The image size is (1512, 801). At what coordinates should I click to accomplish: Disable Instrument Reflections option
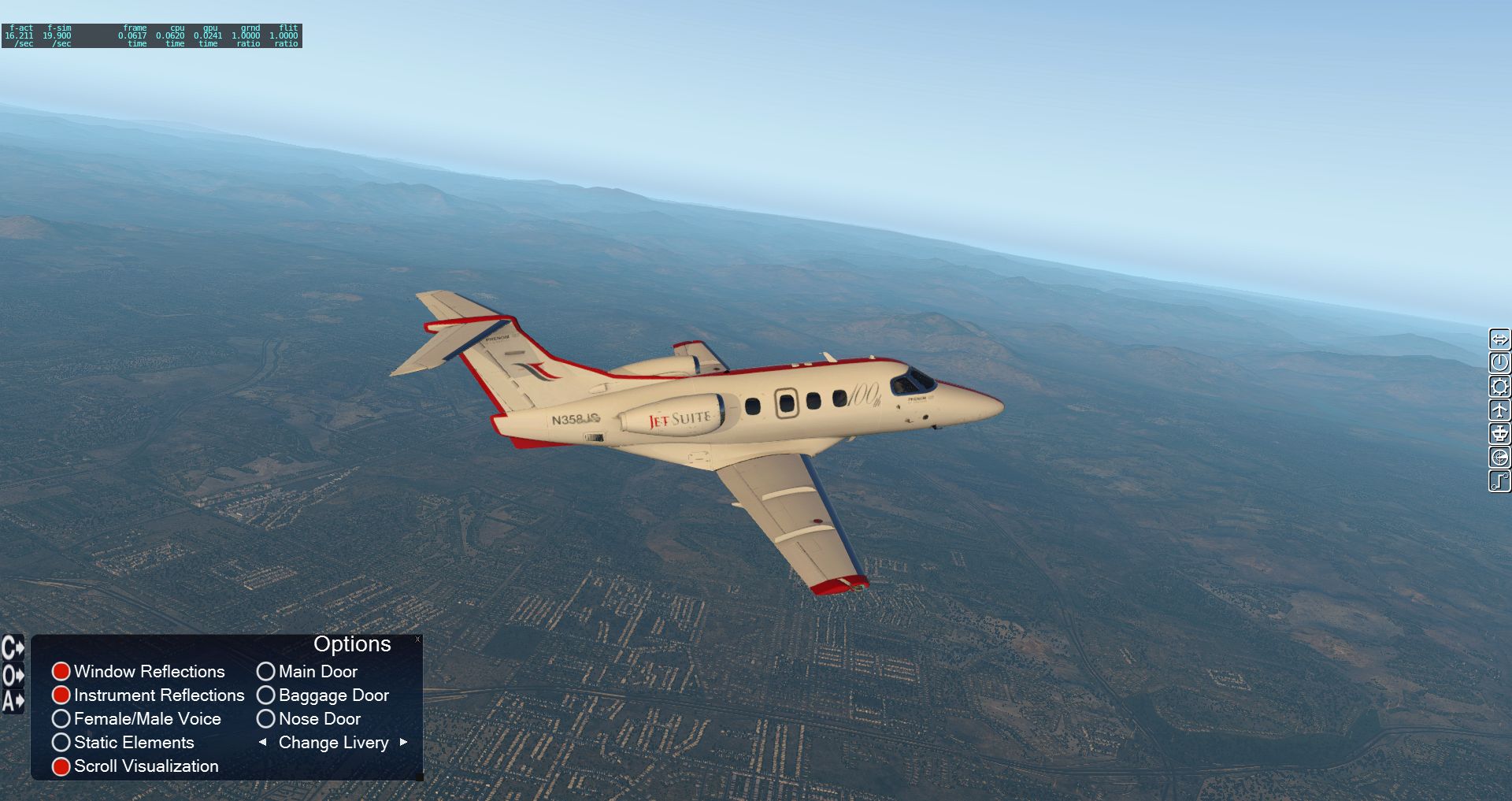[61, 695]
